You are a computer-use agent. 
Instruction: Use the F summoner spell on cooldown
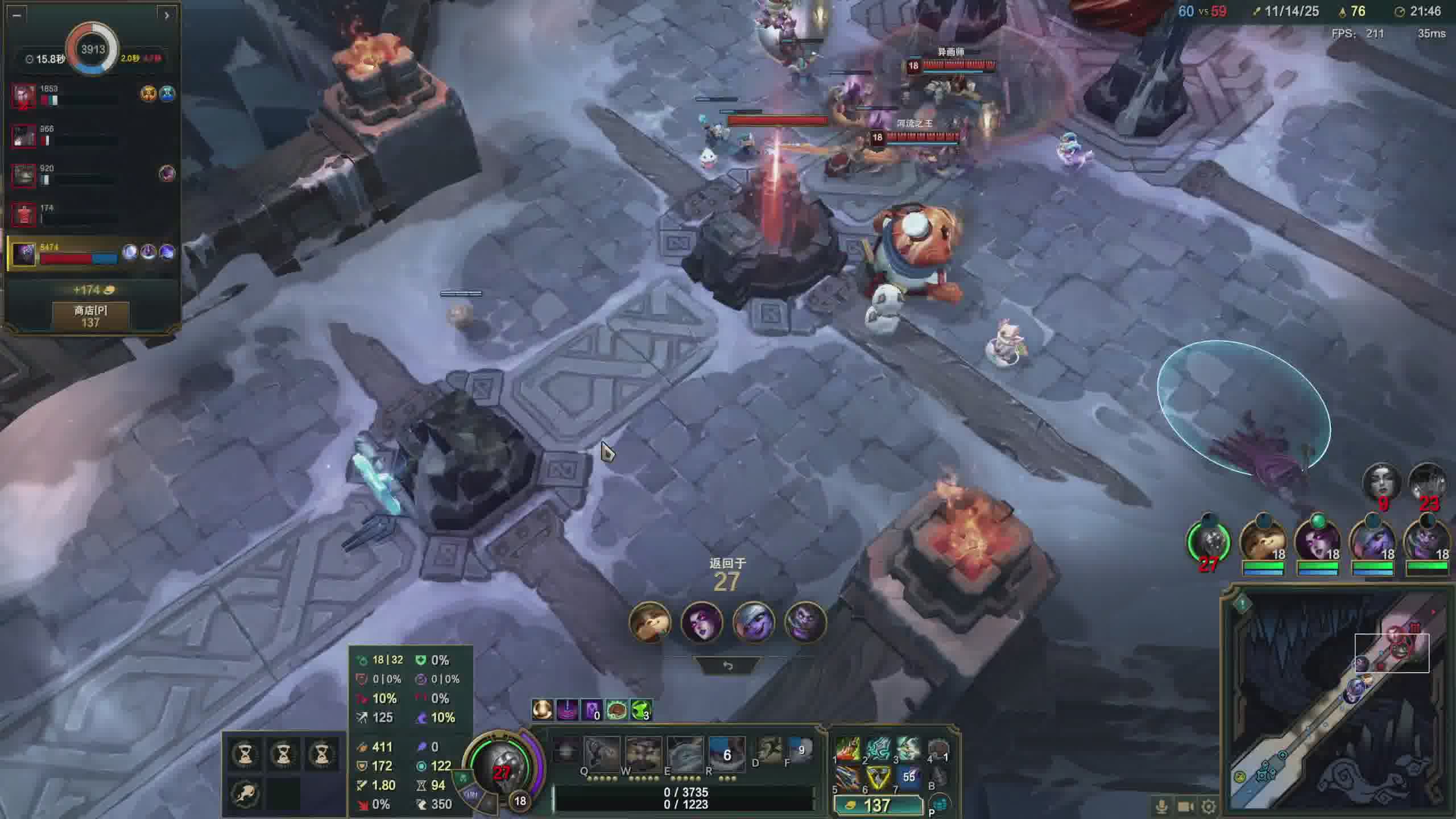point(800,751)
